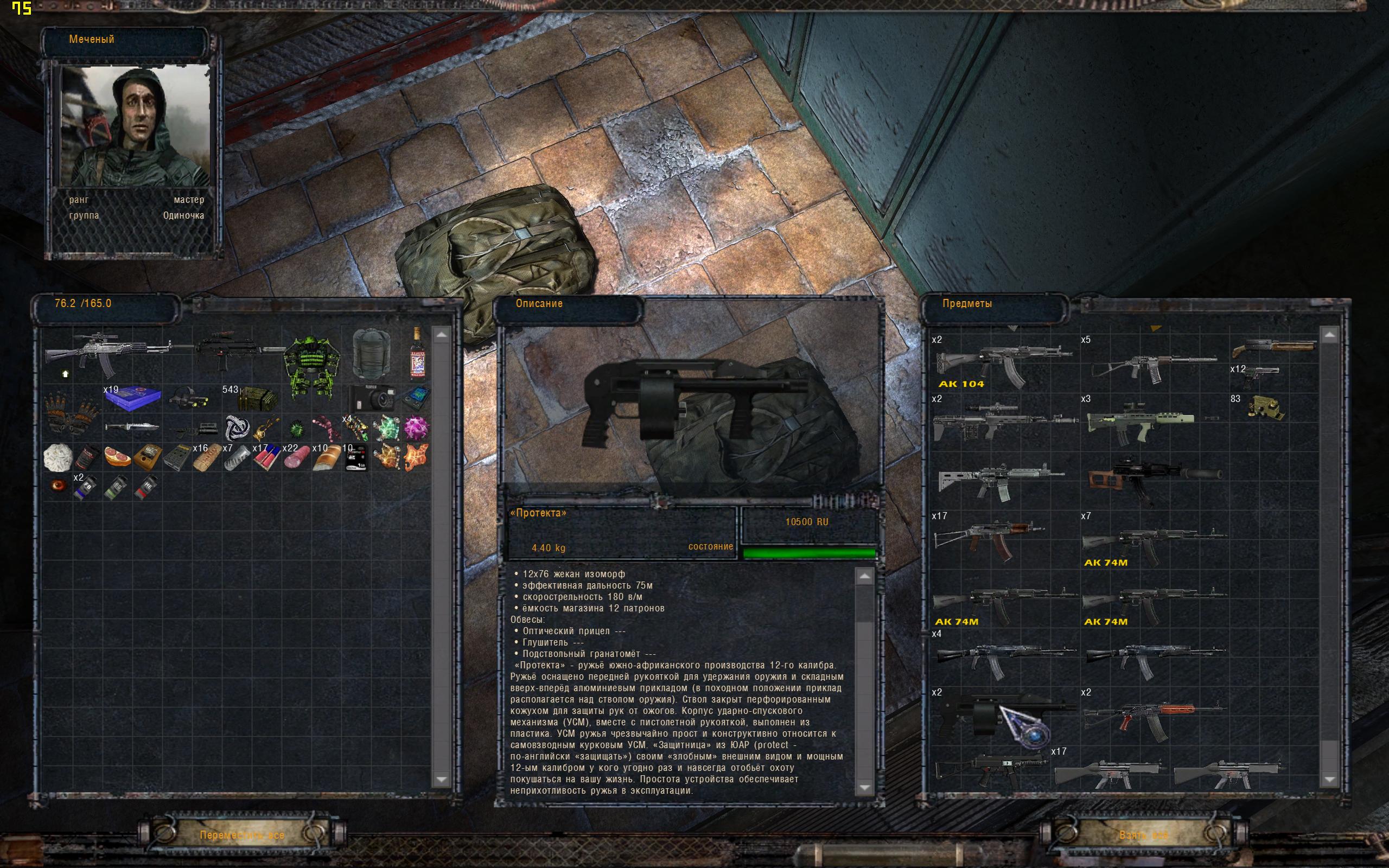Select the black camera item
Image resolution: width=1389 pixels, height=868 pixels.
pos(371,397)
